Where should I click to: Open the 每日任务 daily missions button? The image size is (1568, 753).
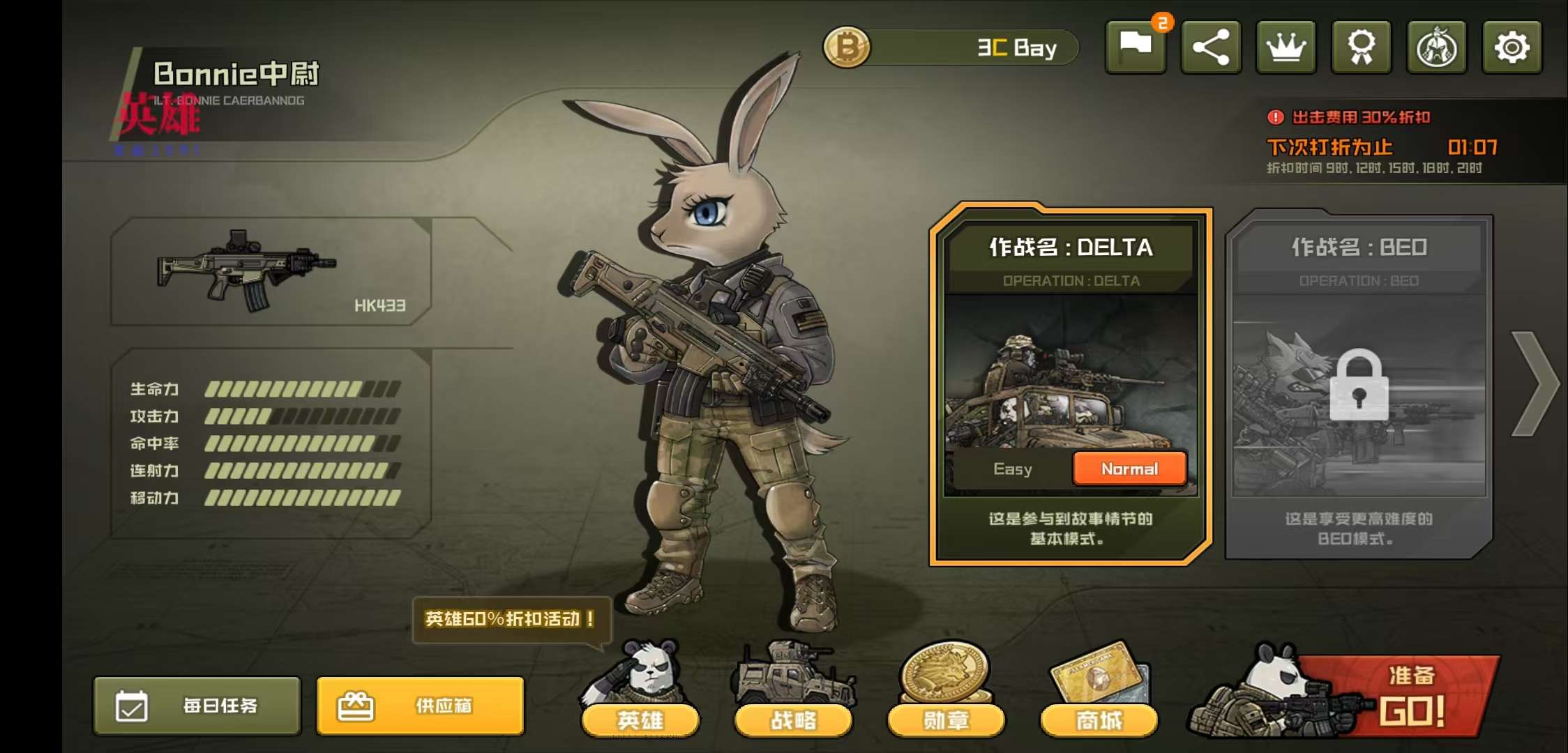pos(197,706)
